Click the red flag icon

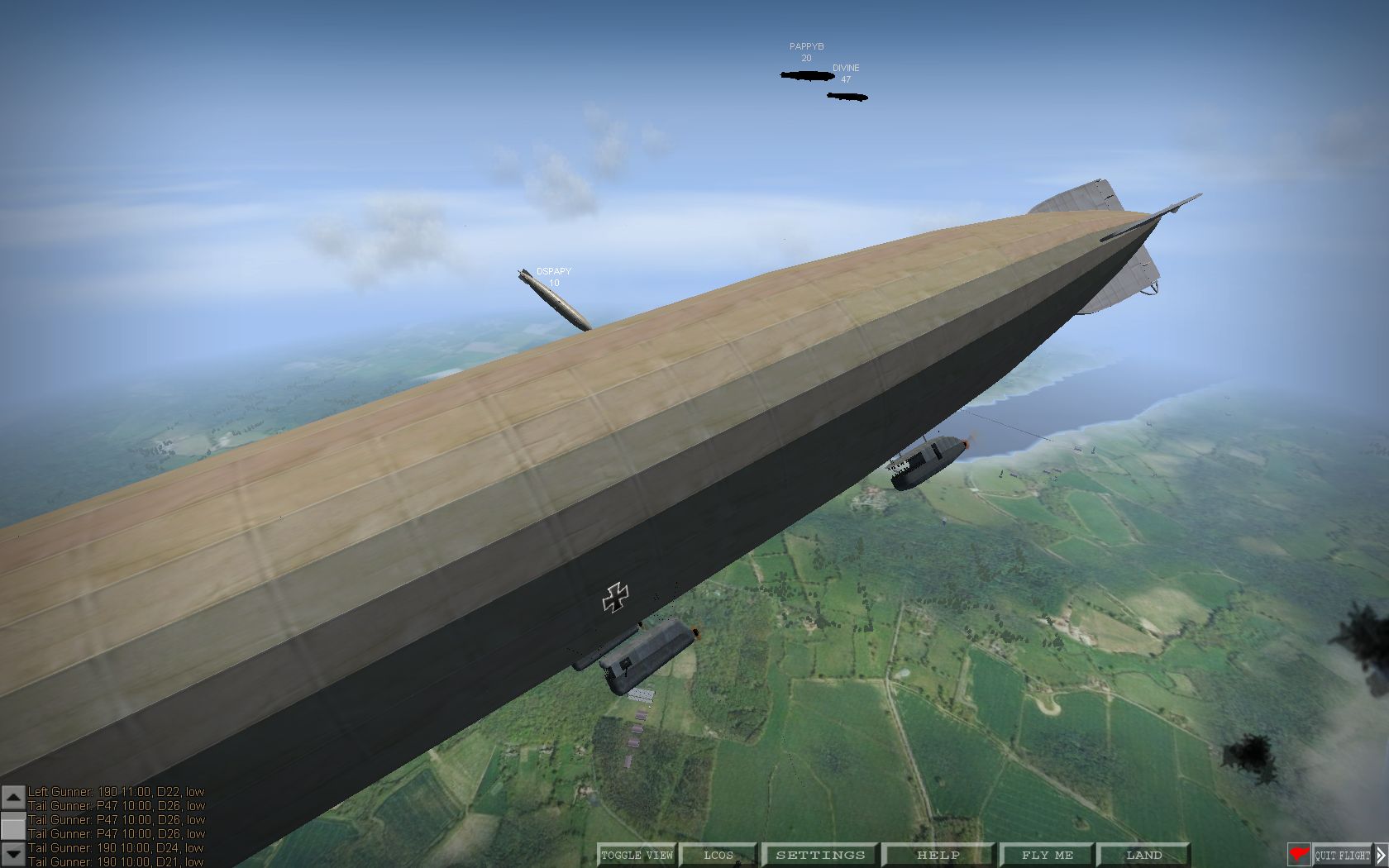1299,855
